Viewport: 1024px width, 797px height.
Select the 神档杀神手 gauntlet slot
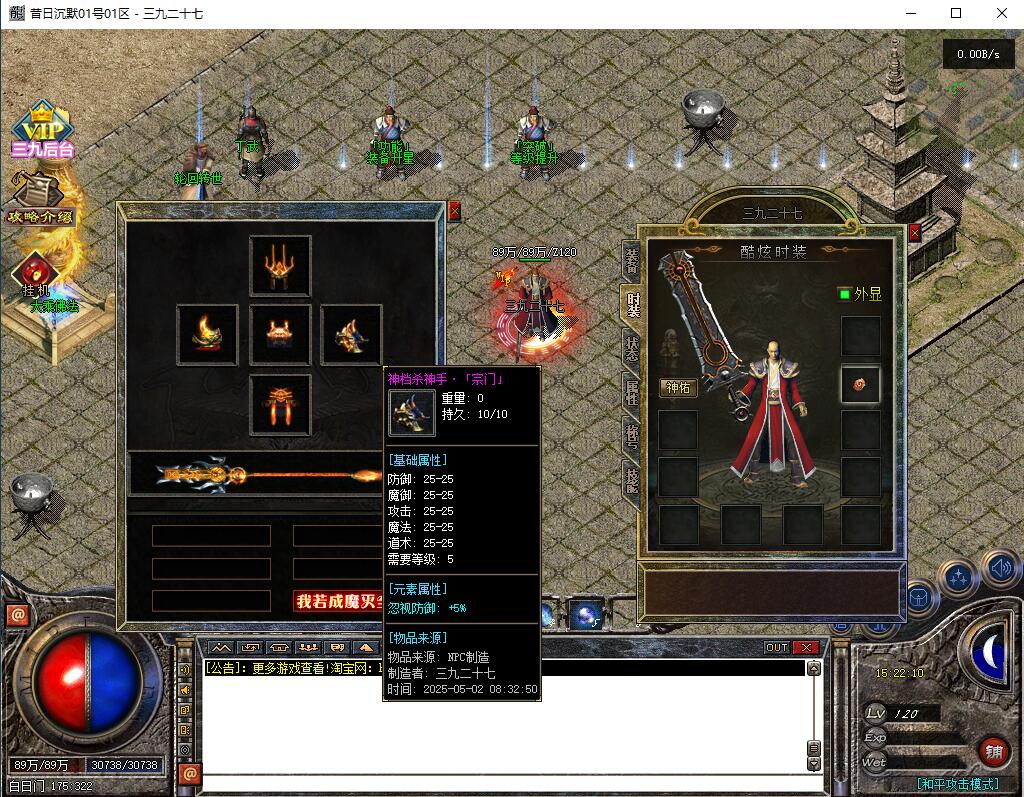coord(351,335)
